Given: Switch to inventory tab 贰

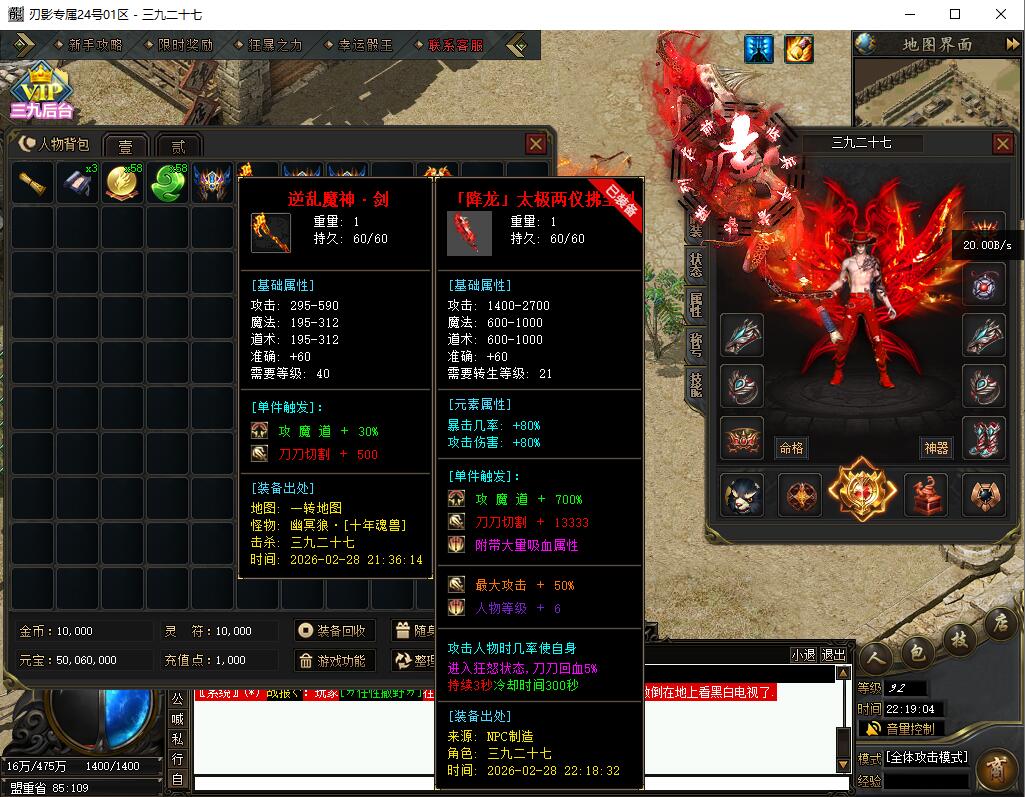Looking at the screenshot, I should [178, 146].
